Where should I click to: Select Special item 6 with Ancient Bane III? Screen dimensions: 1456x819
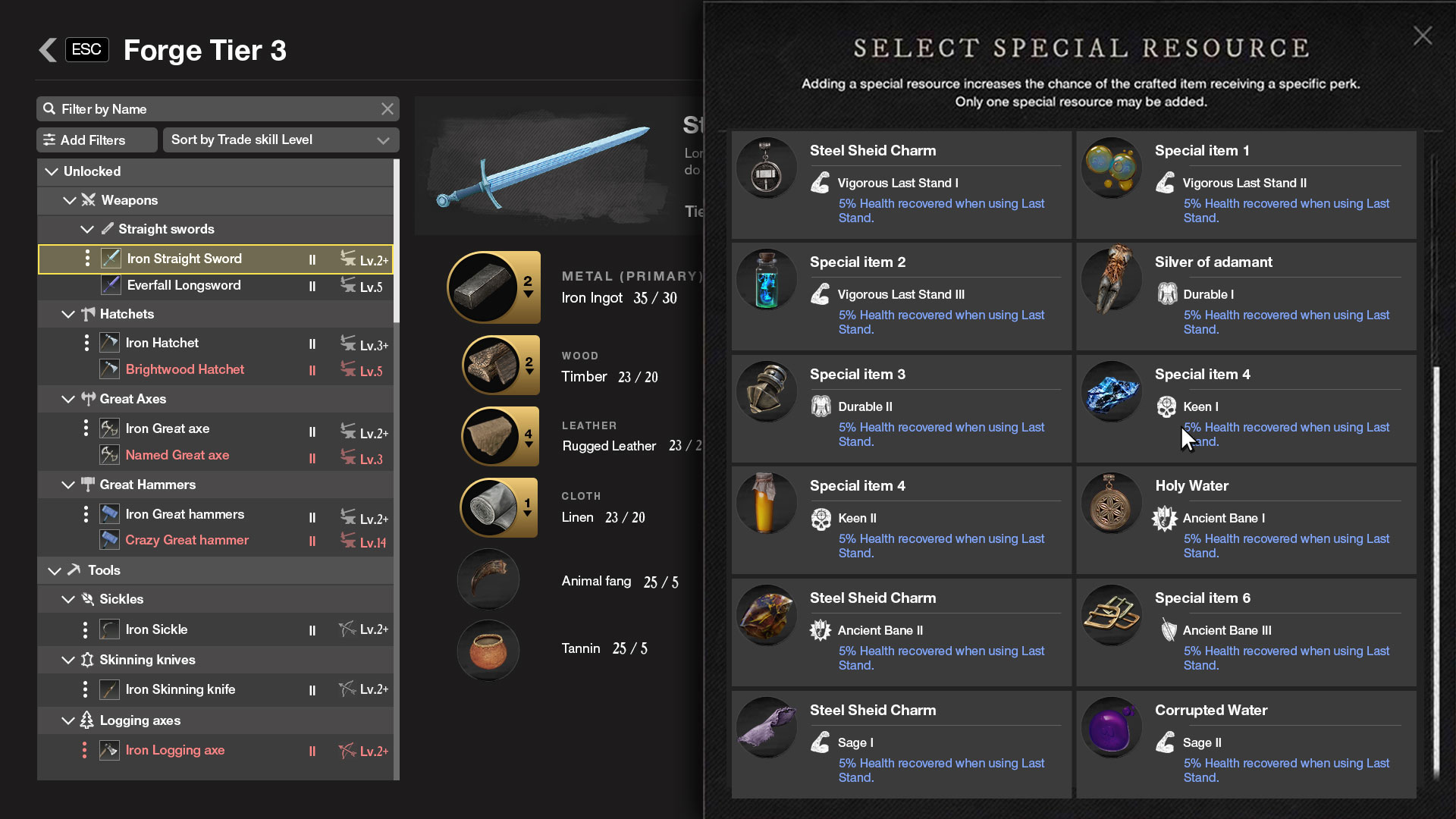pyautogui.click(x=1245, y=632)
